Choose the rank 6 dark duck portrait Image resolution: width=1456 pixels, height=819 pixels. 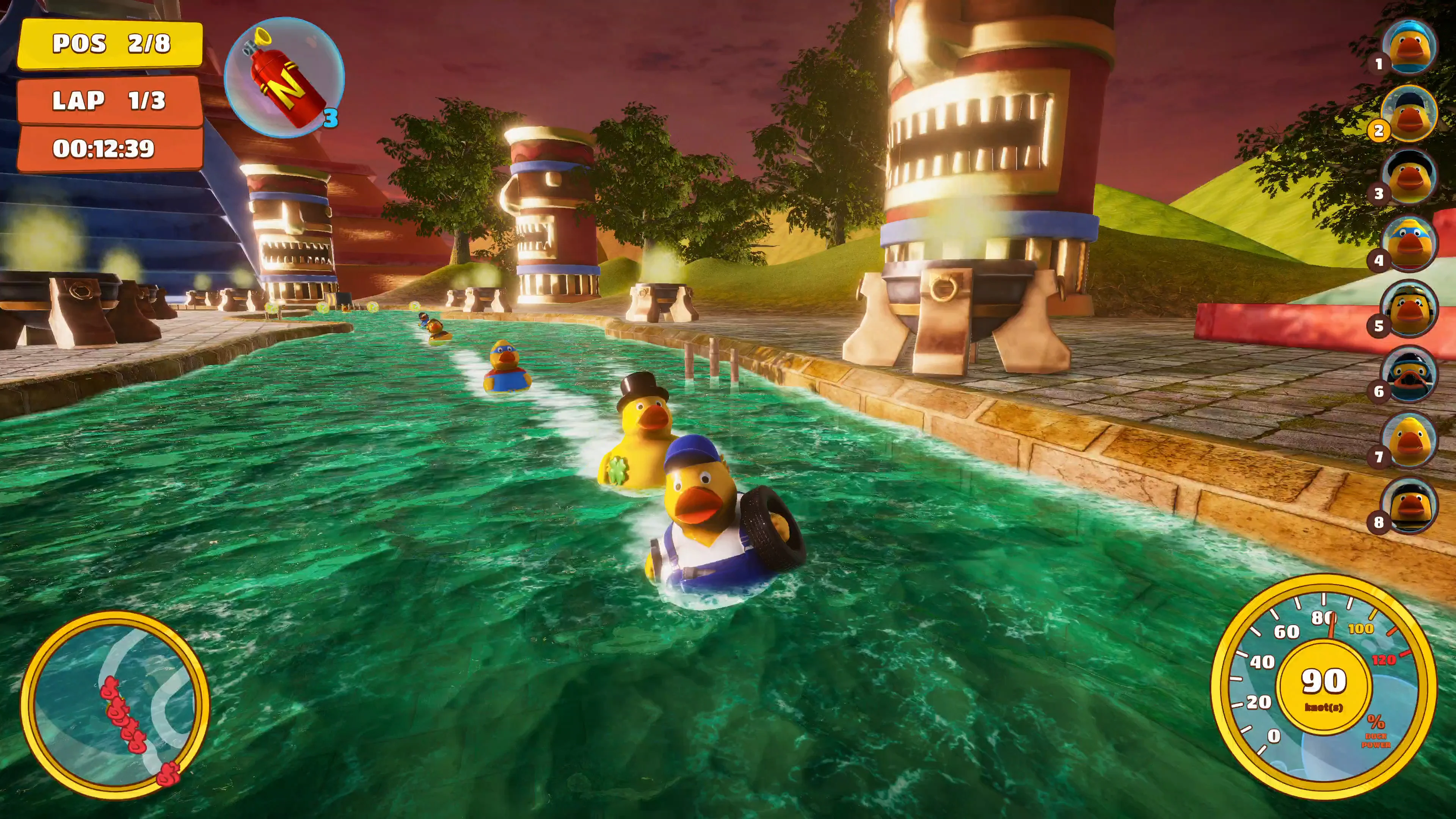coord(1409,374)
